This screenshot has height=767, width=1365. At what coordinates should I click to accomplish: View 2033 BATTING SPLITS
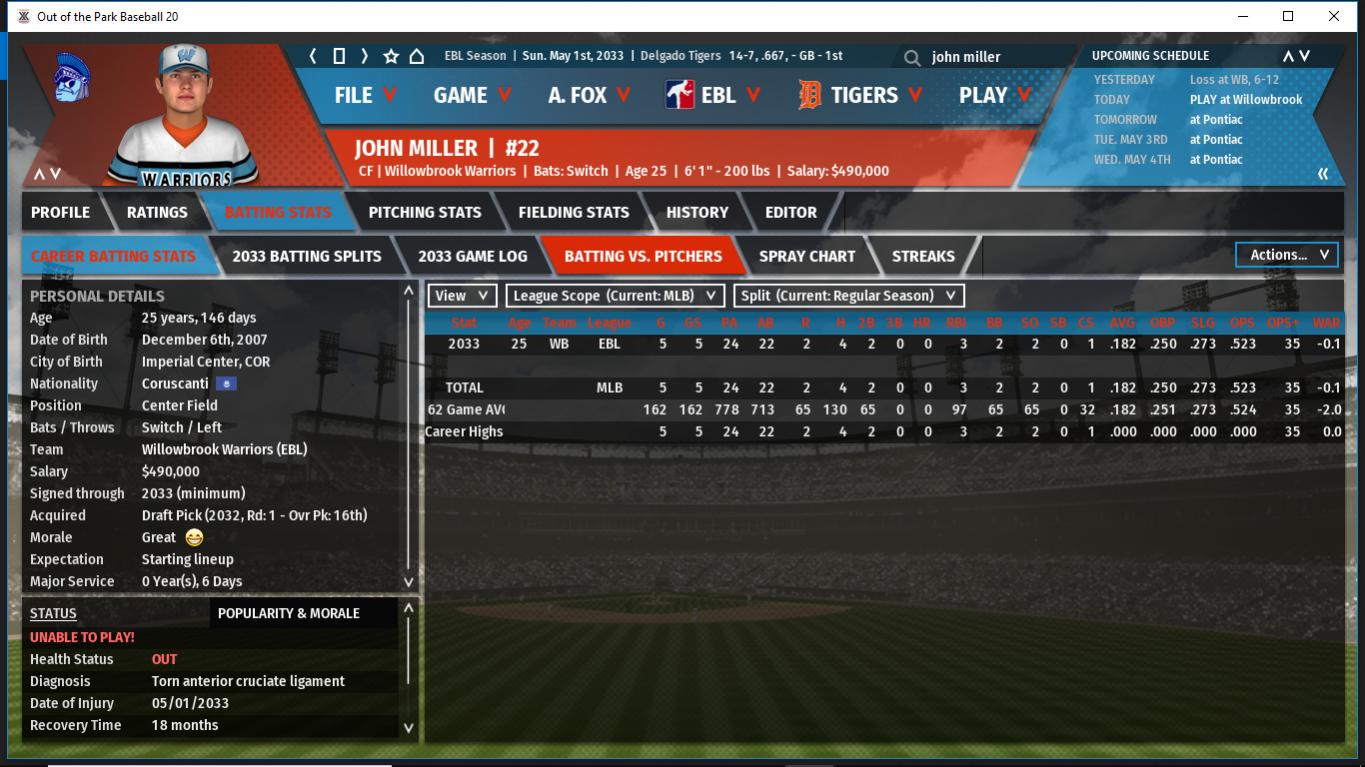(306, 256)
